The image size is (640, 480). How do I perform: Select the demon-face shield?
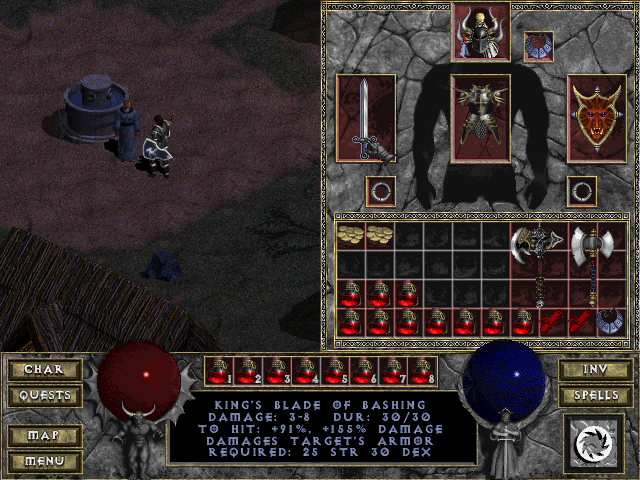(597, 118)
